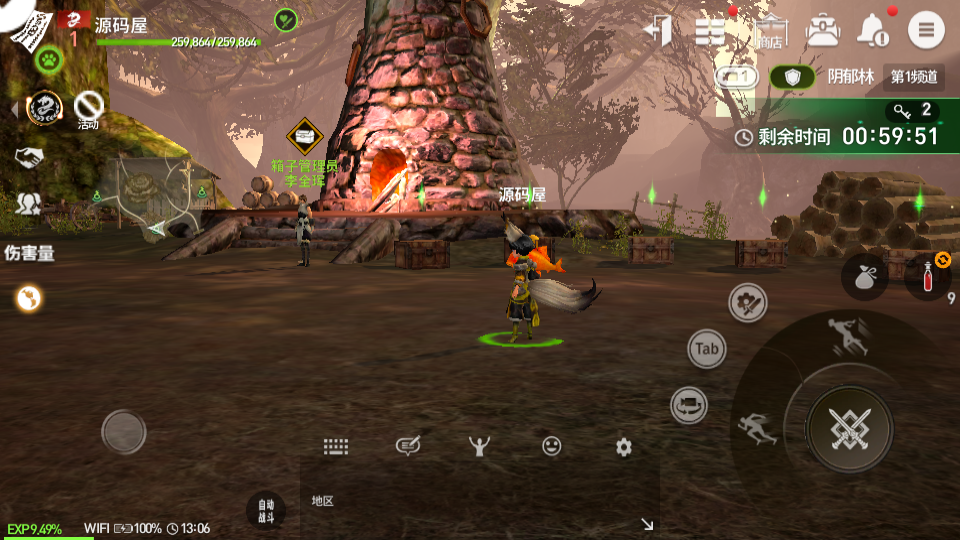Toggle the green shield mode button
The image size is (960, 540).
pyautogui.click(x=792, y=77)
